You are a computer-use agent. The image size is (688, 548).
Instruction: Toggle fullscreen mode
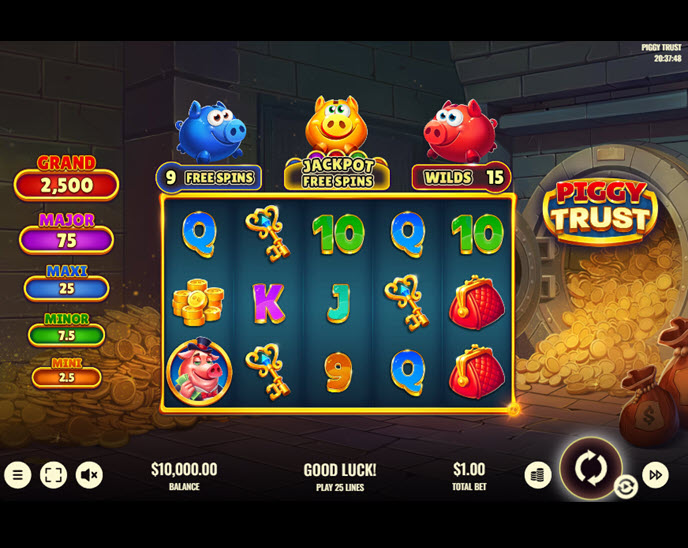[53, 475]
